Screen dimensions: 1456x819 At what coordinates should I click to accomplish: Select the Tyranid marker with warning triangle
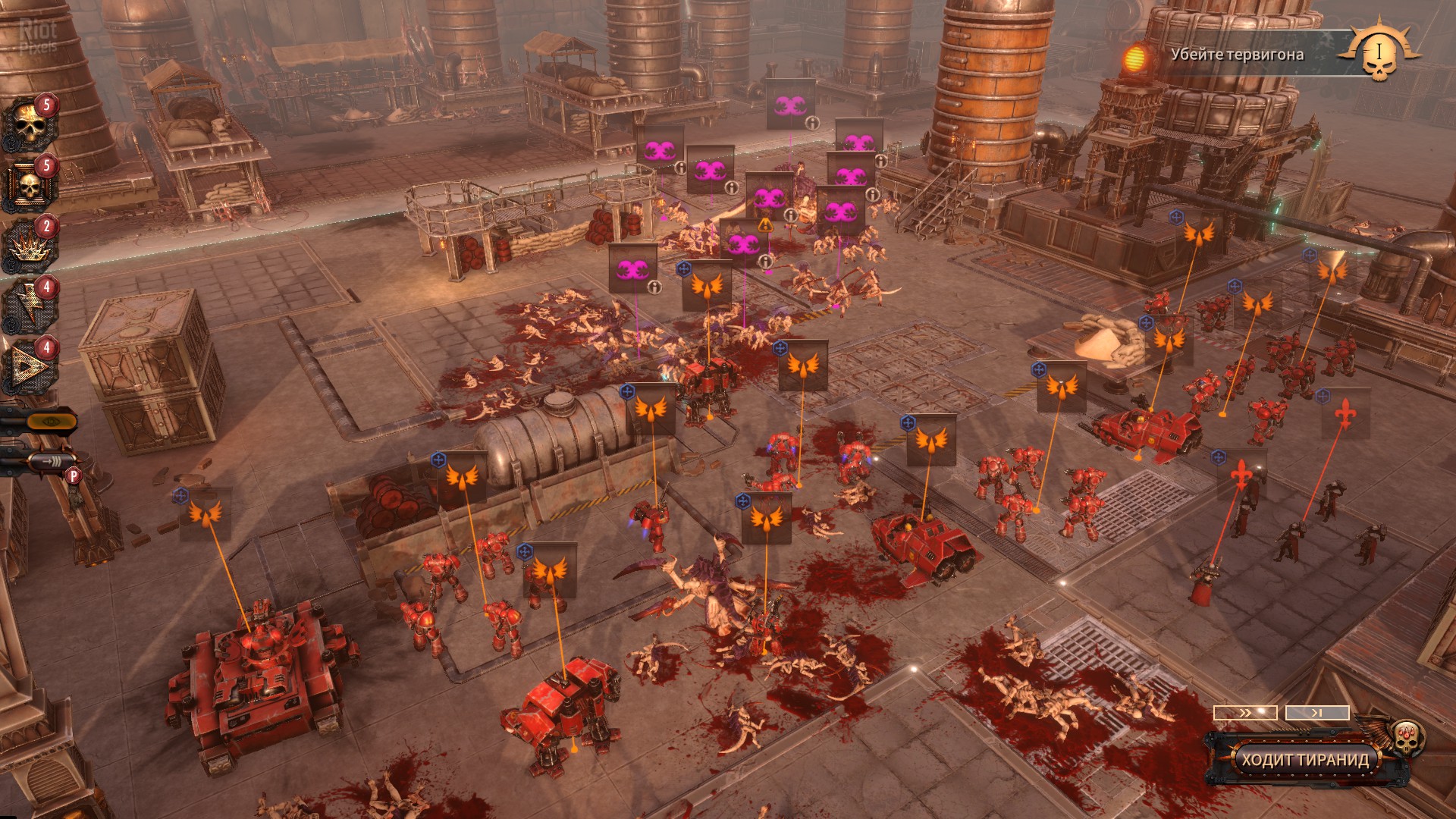pyautogui.click(x=743, y=243)
